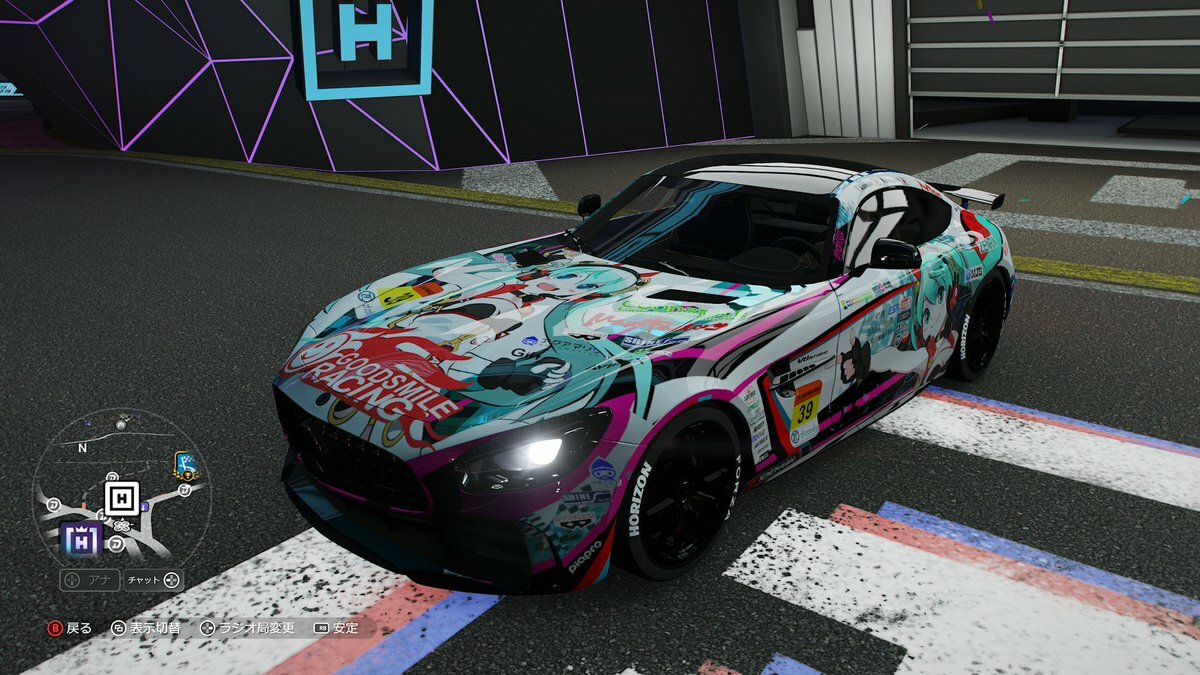Screen dimensions: 1200x675
Task: Open the circular minimap
Action: (122, 487)
